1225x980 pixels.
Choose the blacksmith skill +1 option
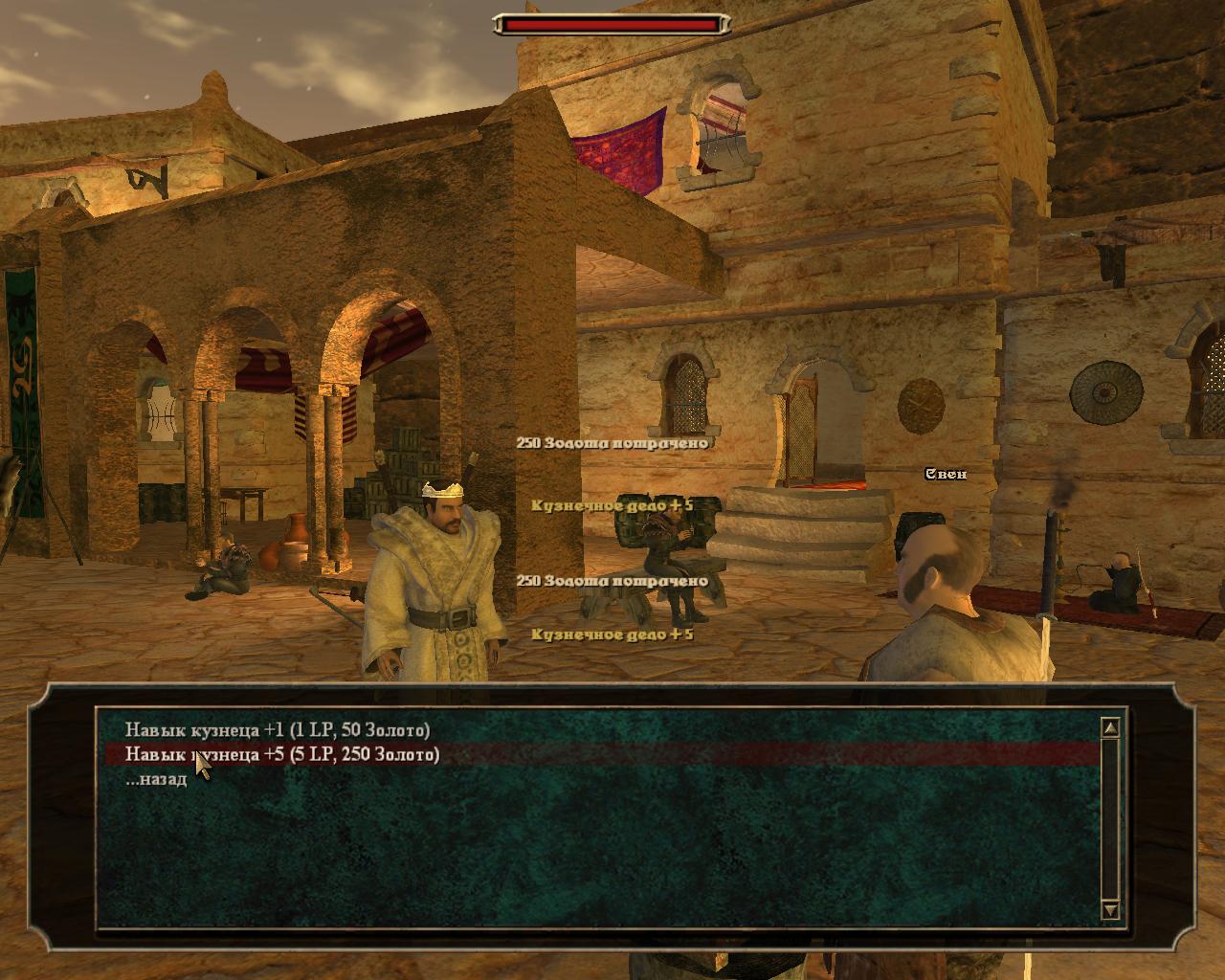[x=278, y=730]
